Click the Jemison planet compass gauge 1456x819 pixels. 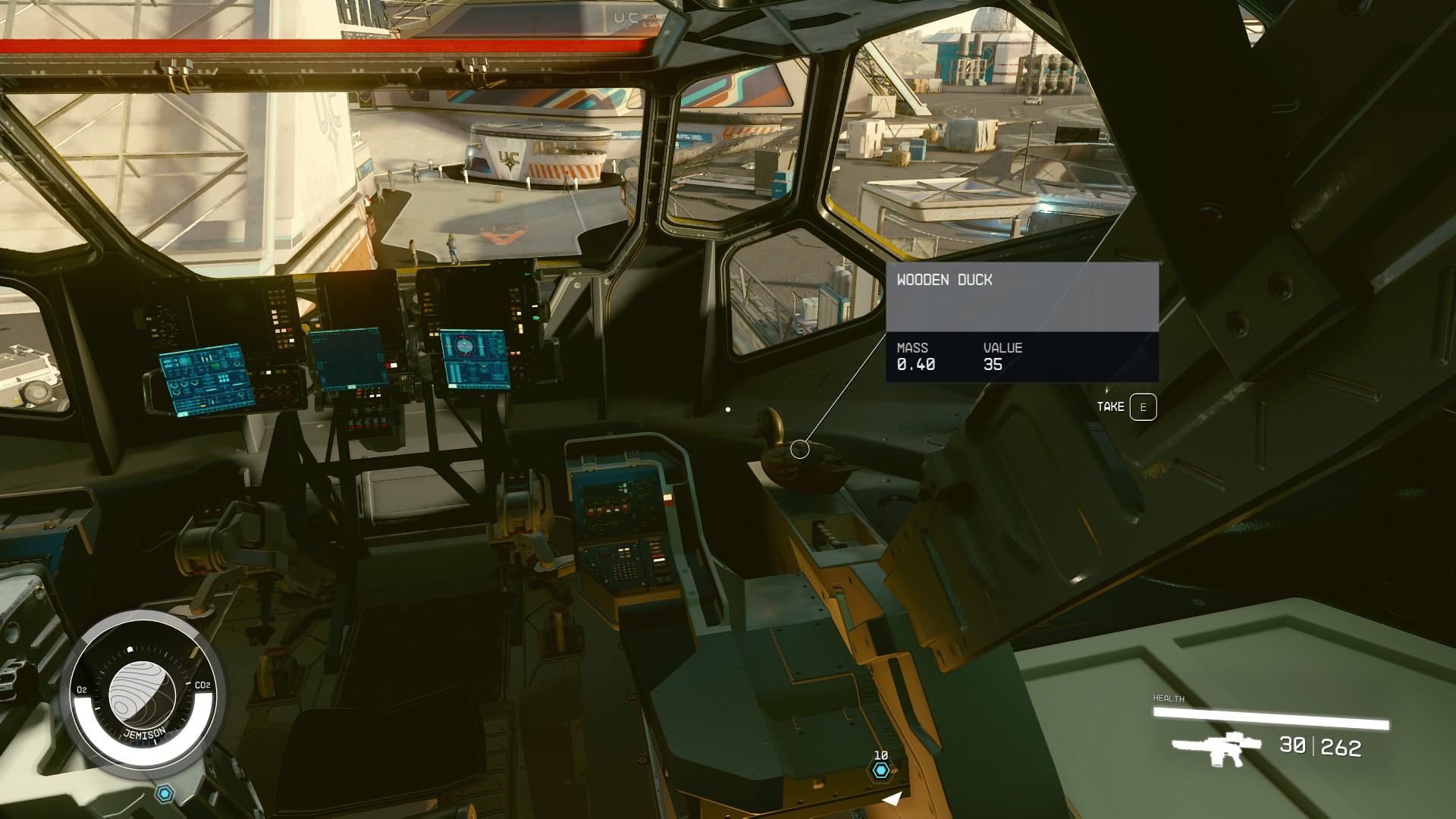[x=143, y=693]
